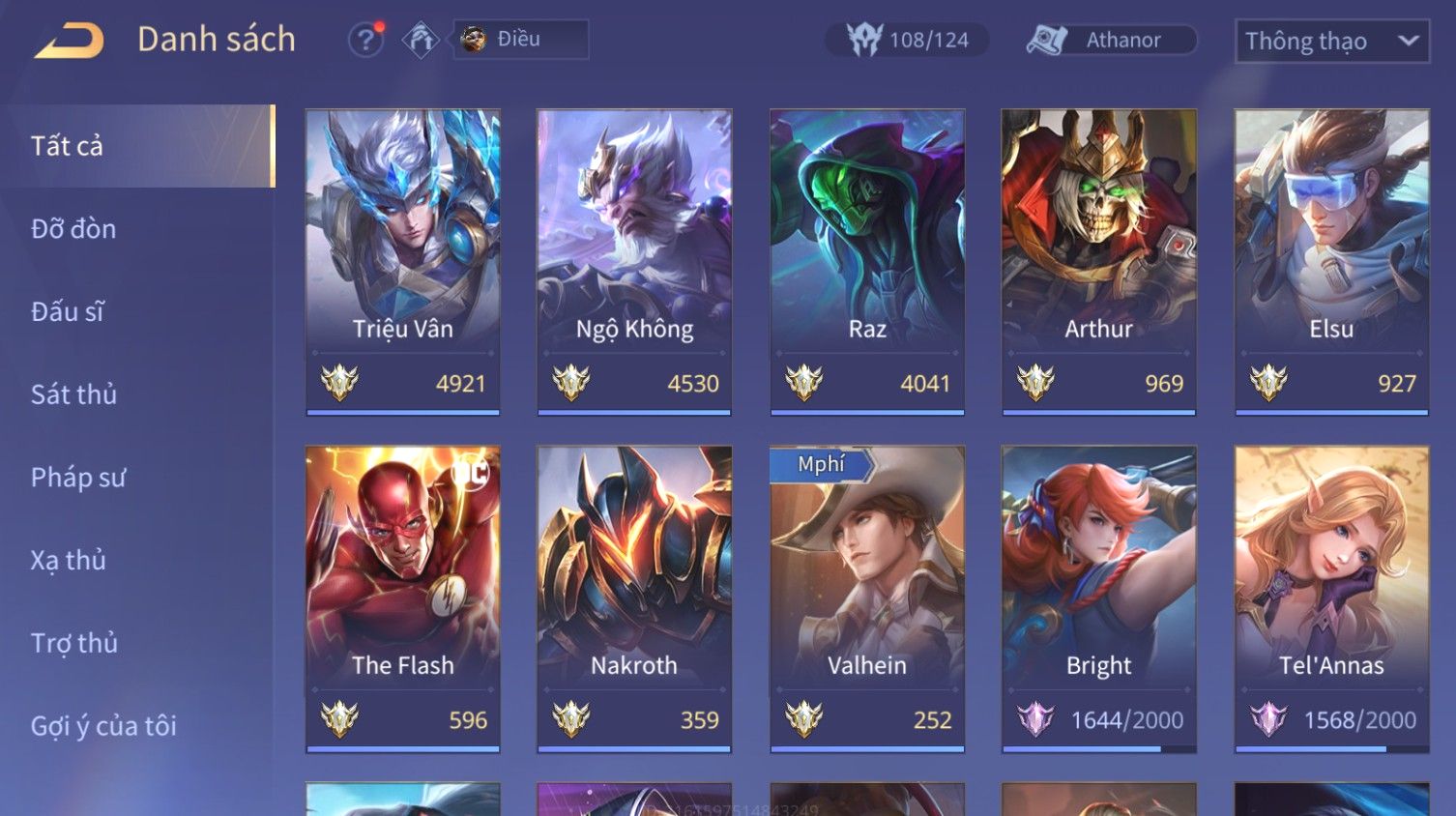1456x816 pixels.
Task: View Gợi ý của tôi list
Action: point(103,726)
